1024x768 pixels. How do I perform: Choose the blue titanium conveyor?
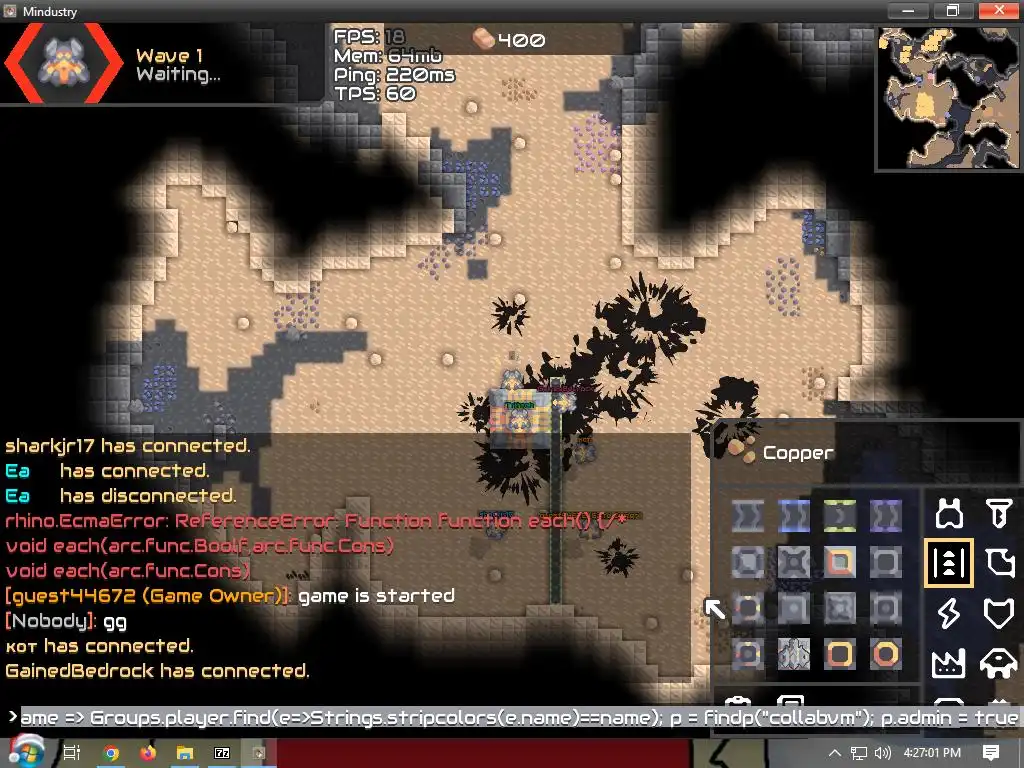(793, 516)
